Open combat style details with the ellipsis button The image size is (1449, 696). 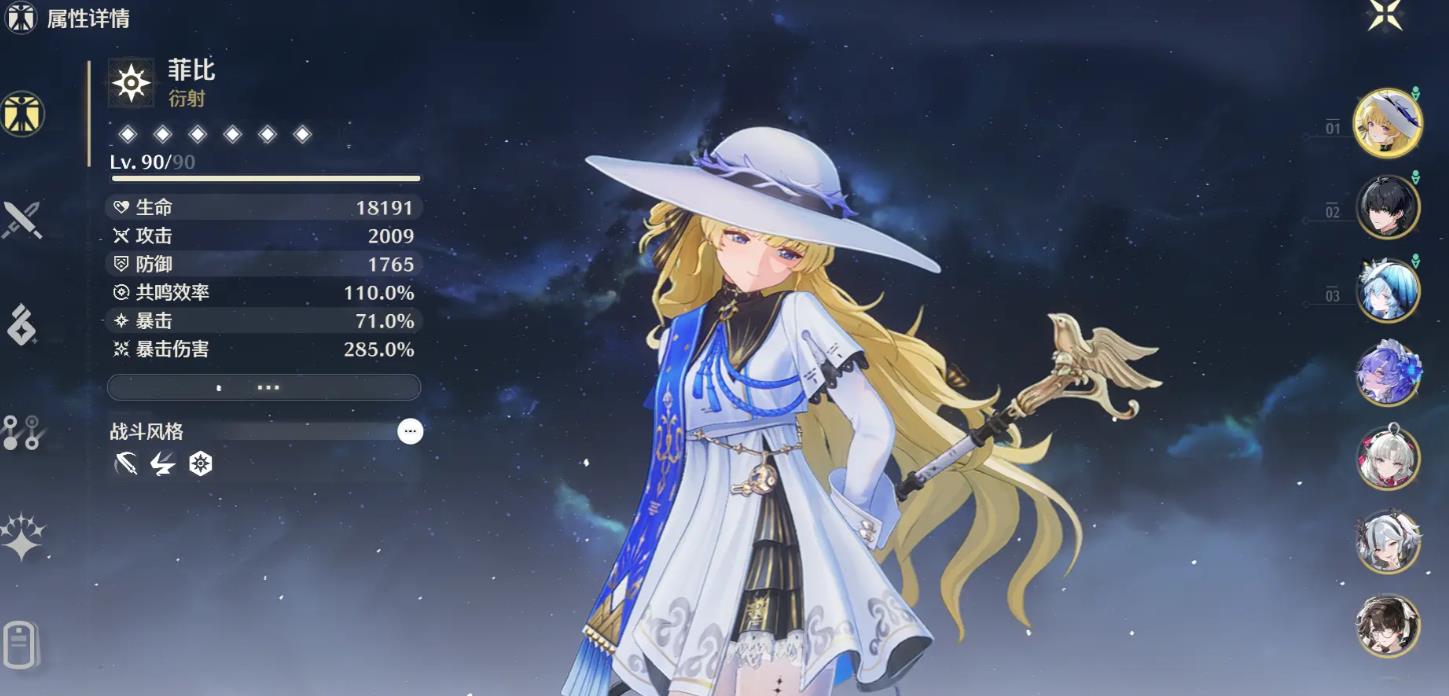point(410,431)
